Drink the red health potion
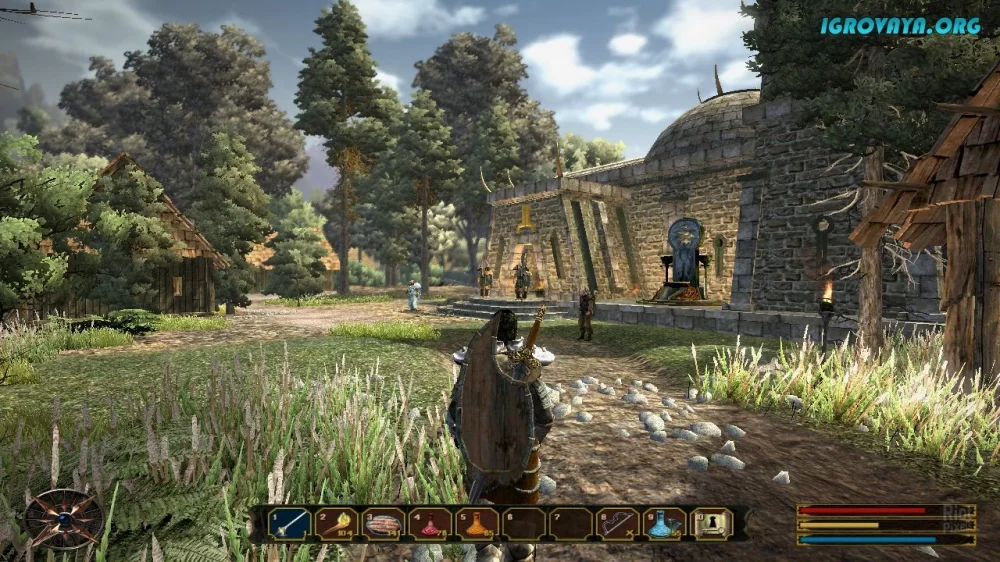The height and width of the screenshot is (562, 1000). [x=431, y=523]
